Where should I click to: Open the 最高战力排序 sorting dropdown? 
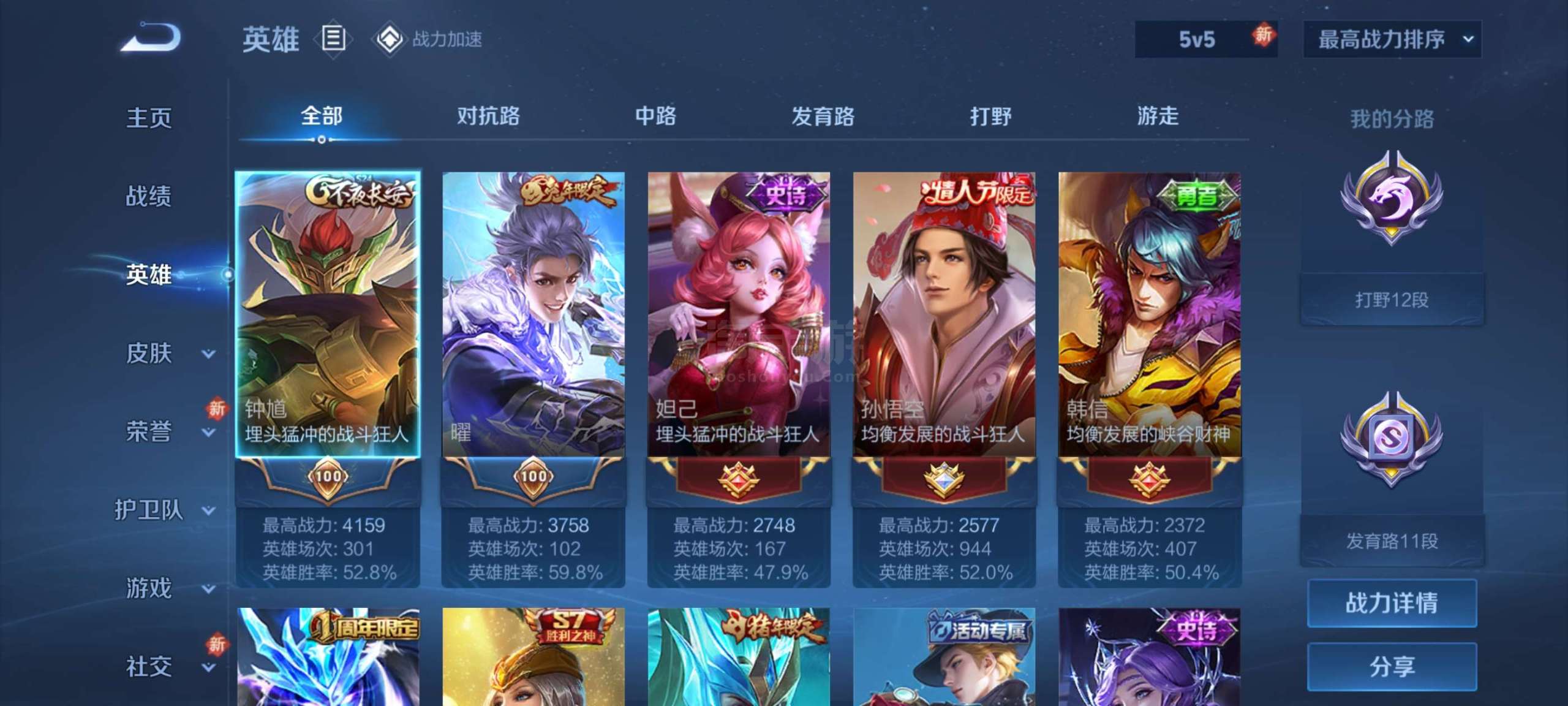1390,39
